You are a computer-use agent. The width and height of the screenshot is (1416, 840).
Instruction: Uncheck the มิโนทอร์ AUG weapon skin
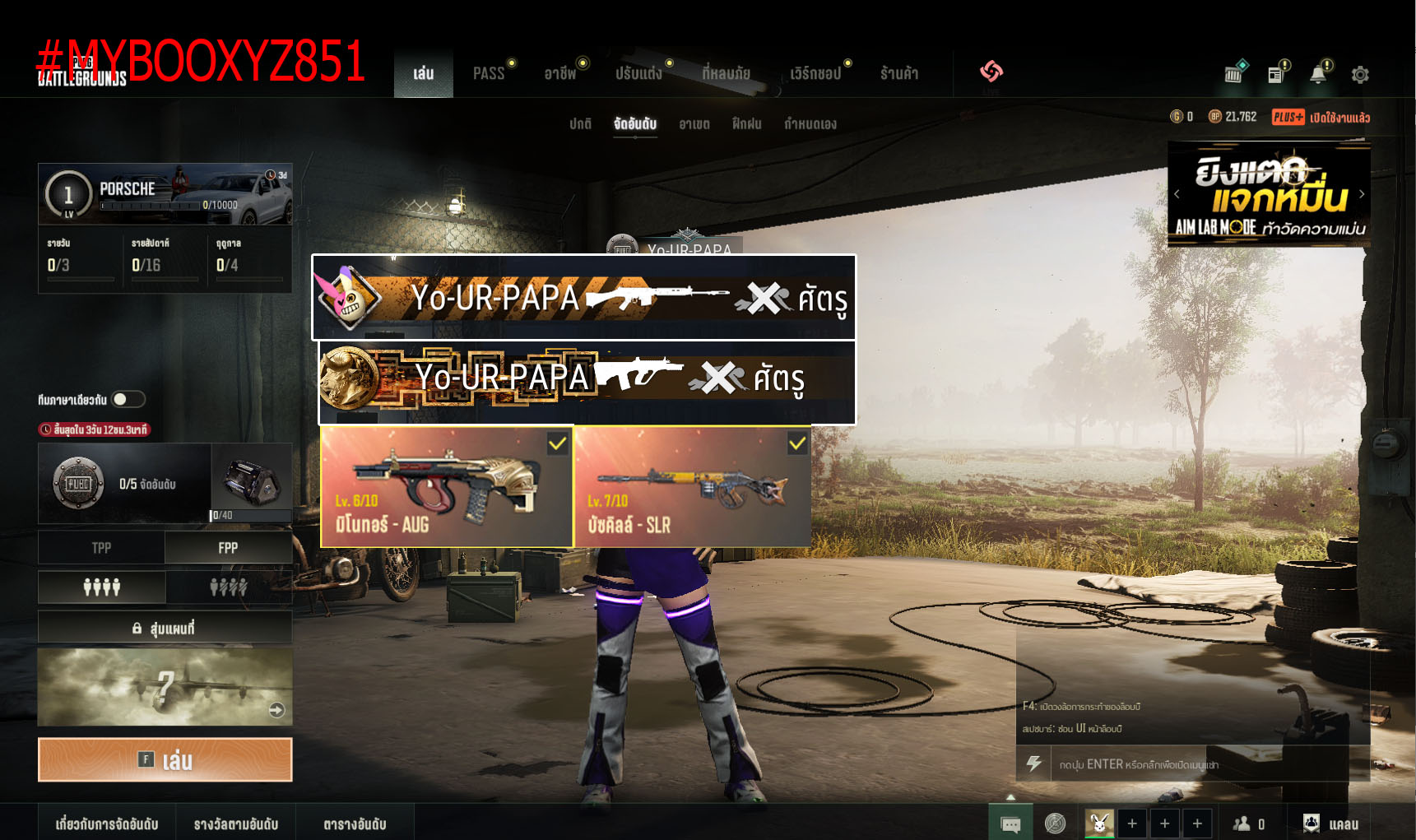[x=559, y=443]
